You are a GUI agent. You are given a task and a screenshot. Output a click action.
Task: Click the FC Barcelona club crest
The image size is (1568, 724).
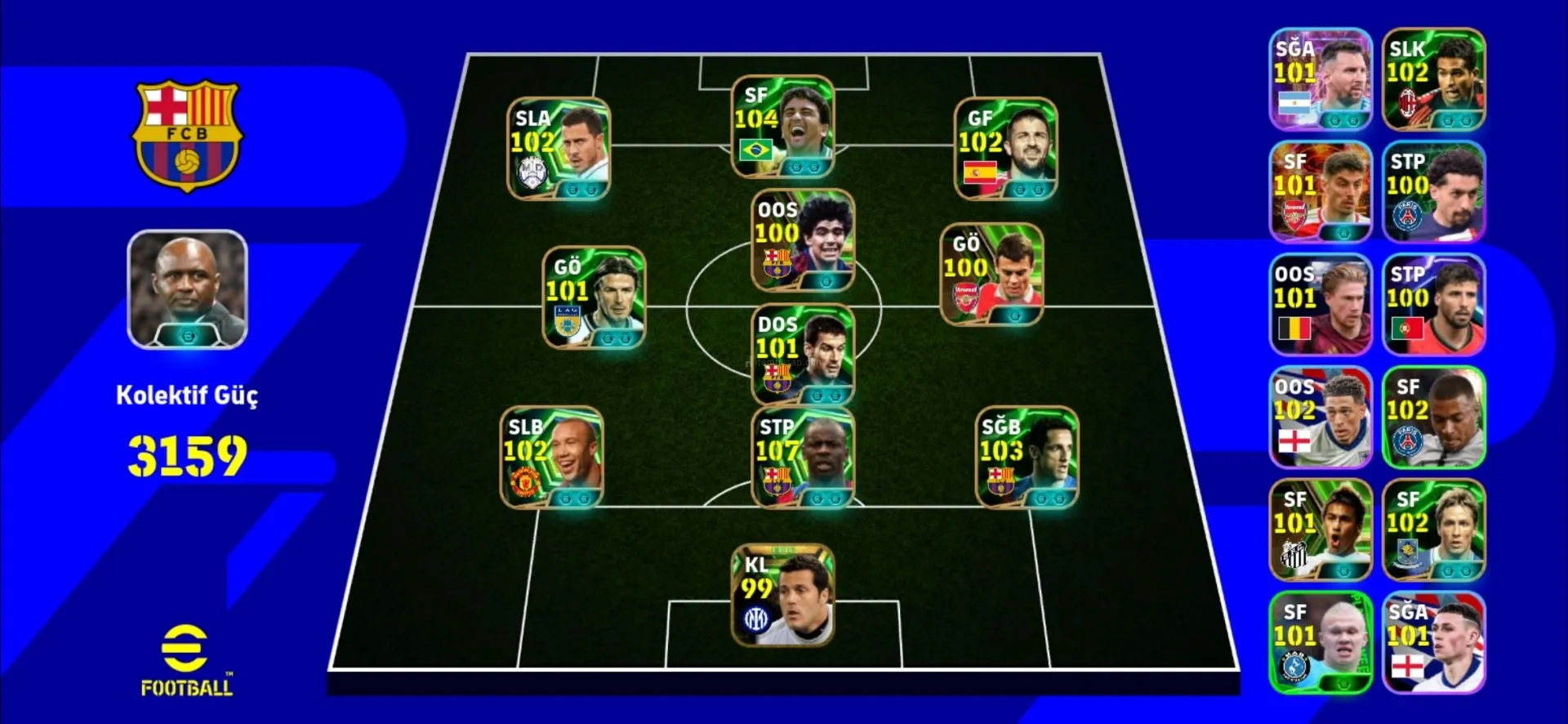point(187,136)
